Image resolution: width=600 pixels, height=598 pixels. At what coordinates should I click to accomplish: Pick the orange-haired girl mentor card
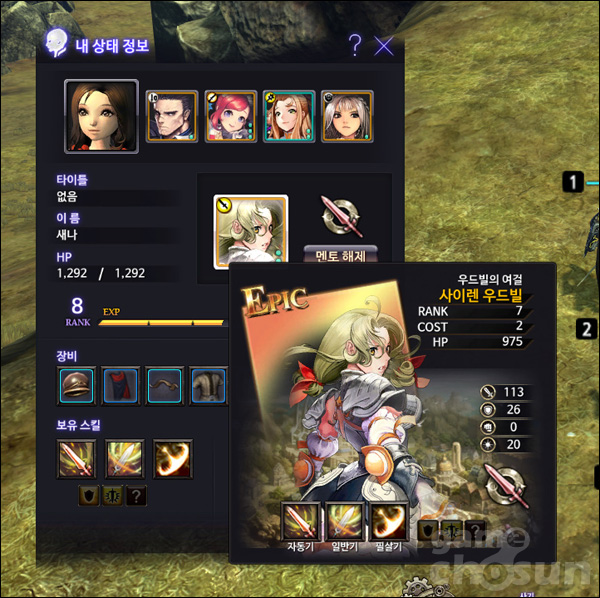tap(289, 116)
